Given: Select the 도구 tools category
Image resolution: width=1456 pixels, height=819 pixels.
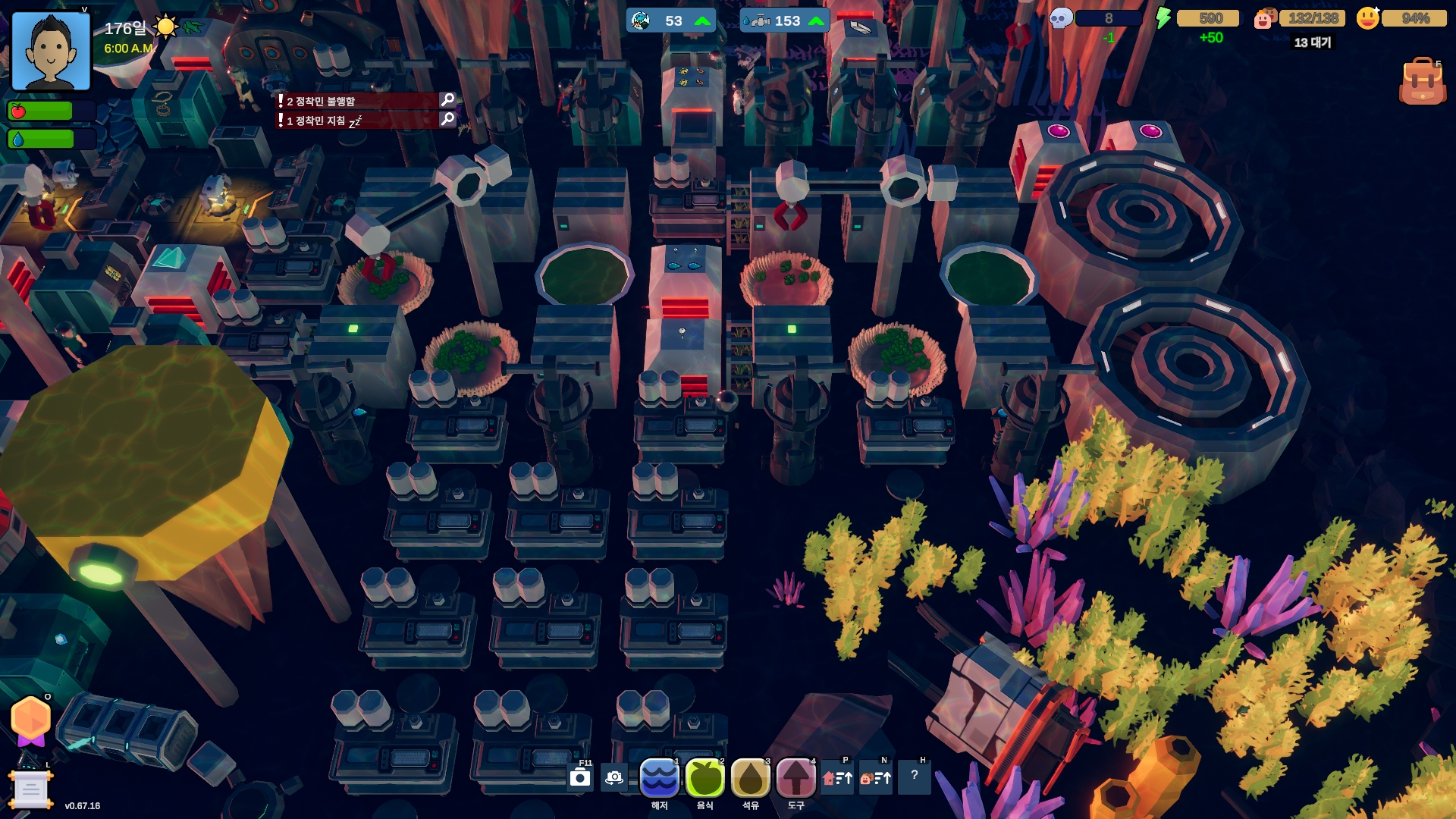Looking at the screenshot, I should click(x=795, y=777).
